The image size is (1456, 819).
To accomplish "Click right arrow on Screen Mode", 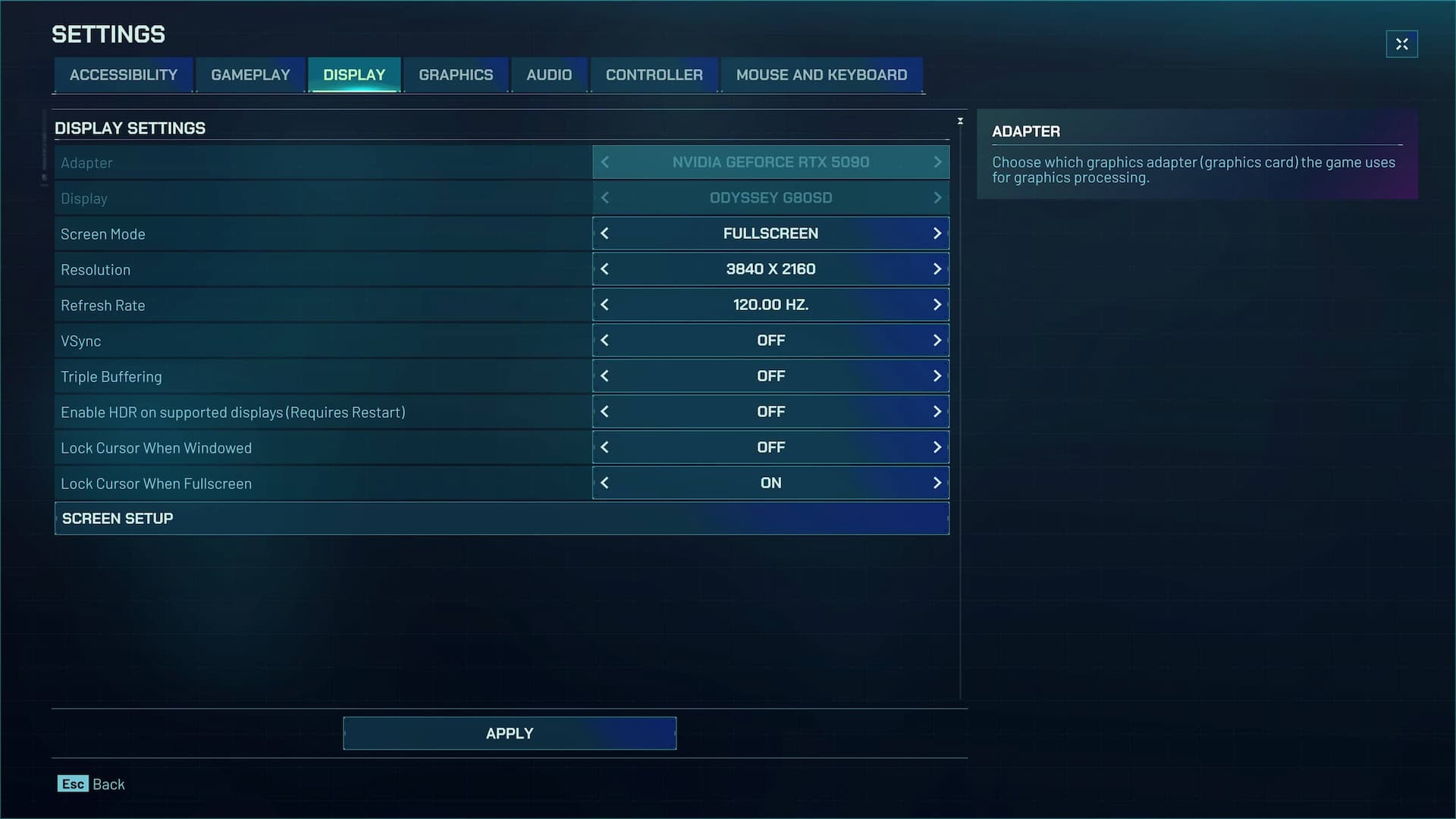I will (x=937, y=234).
